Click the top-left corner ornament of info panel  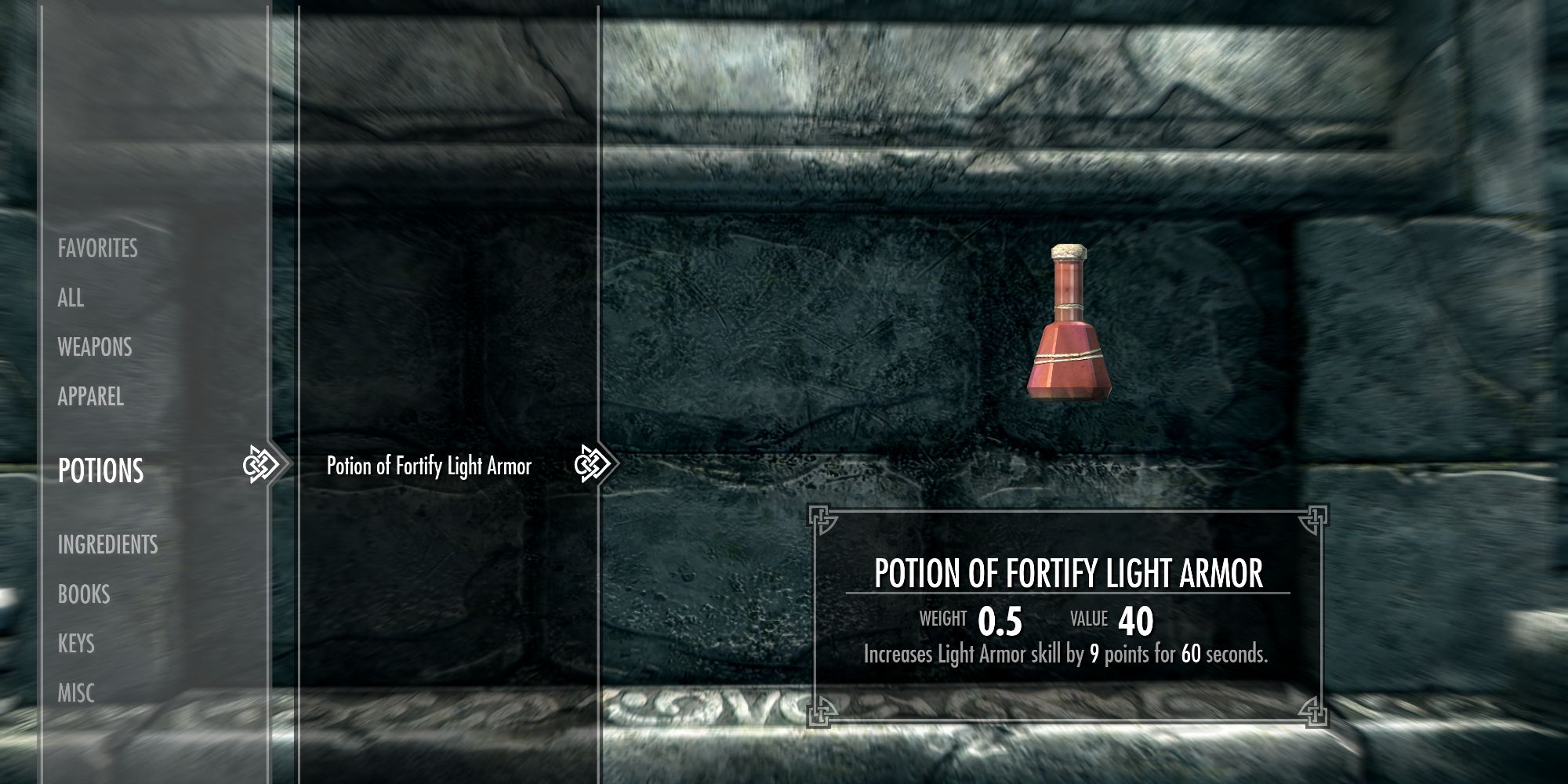pyautogui.click(x=822, y=518)
